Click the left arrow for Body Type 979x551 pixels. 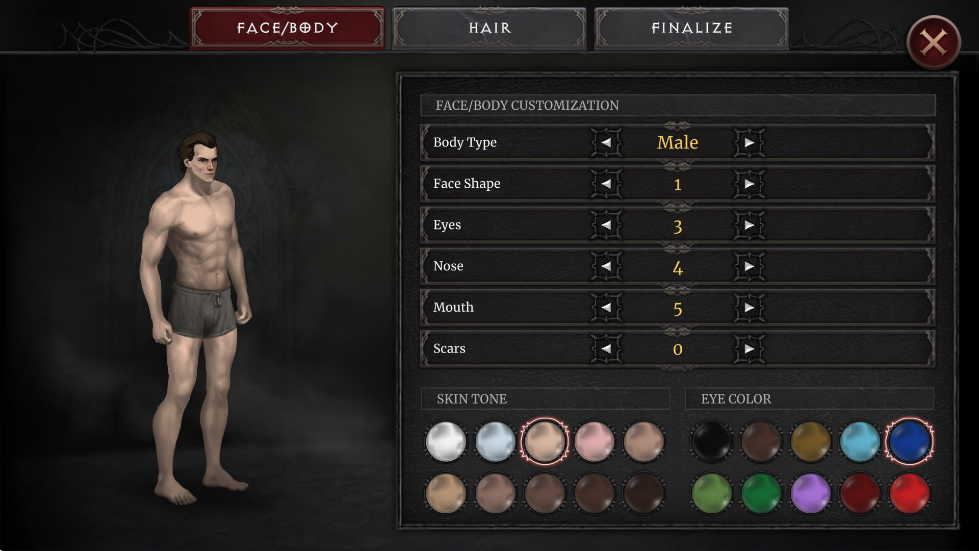point(605,143)
